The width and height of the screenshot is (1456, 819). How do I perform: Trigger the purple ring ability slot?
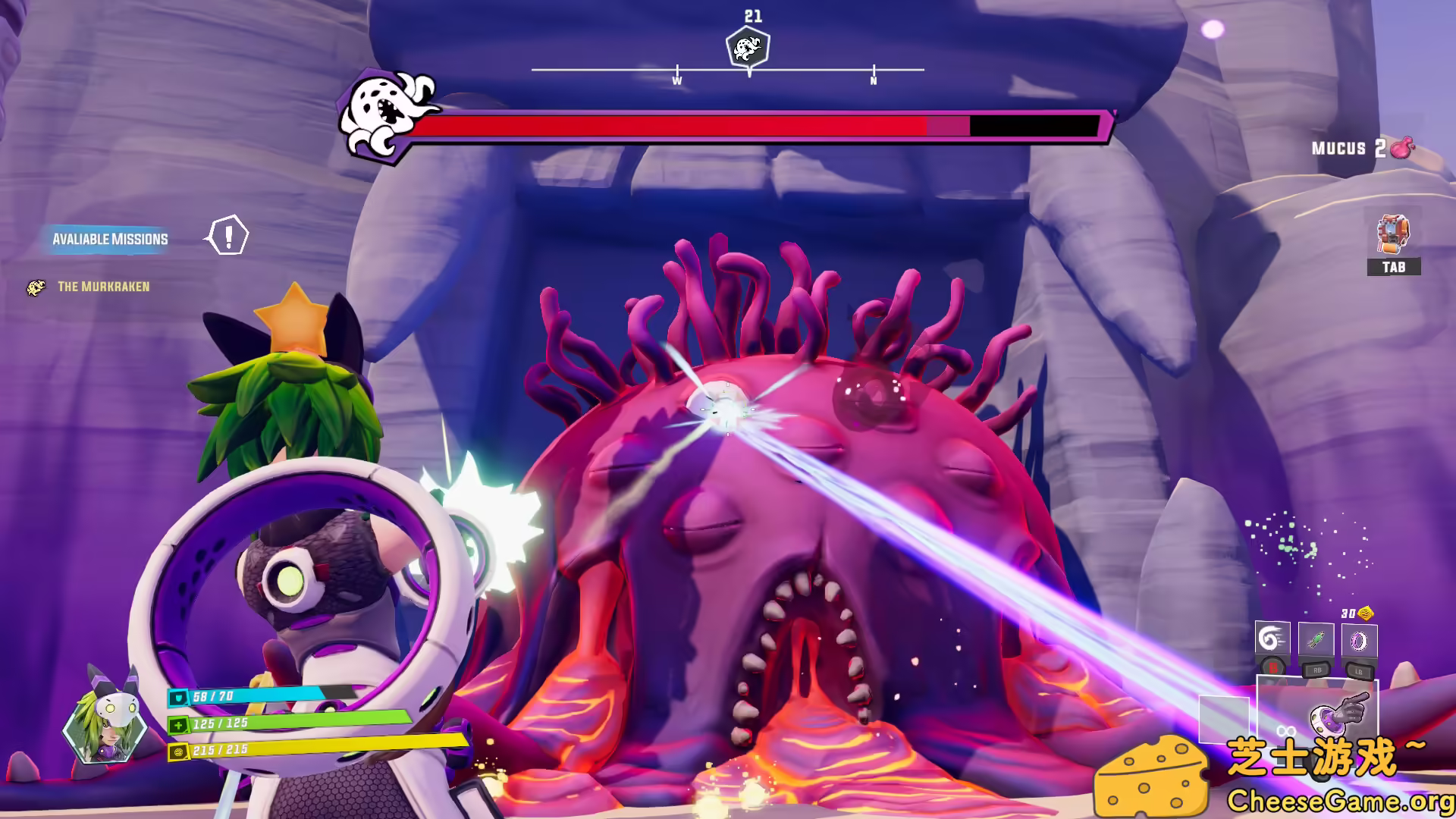(x=1359, y=640)
